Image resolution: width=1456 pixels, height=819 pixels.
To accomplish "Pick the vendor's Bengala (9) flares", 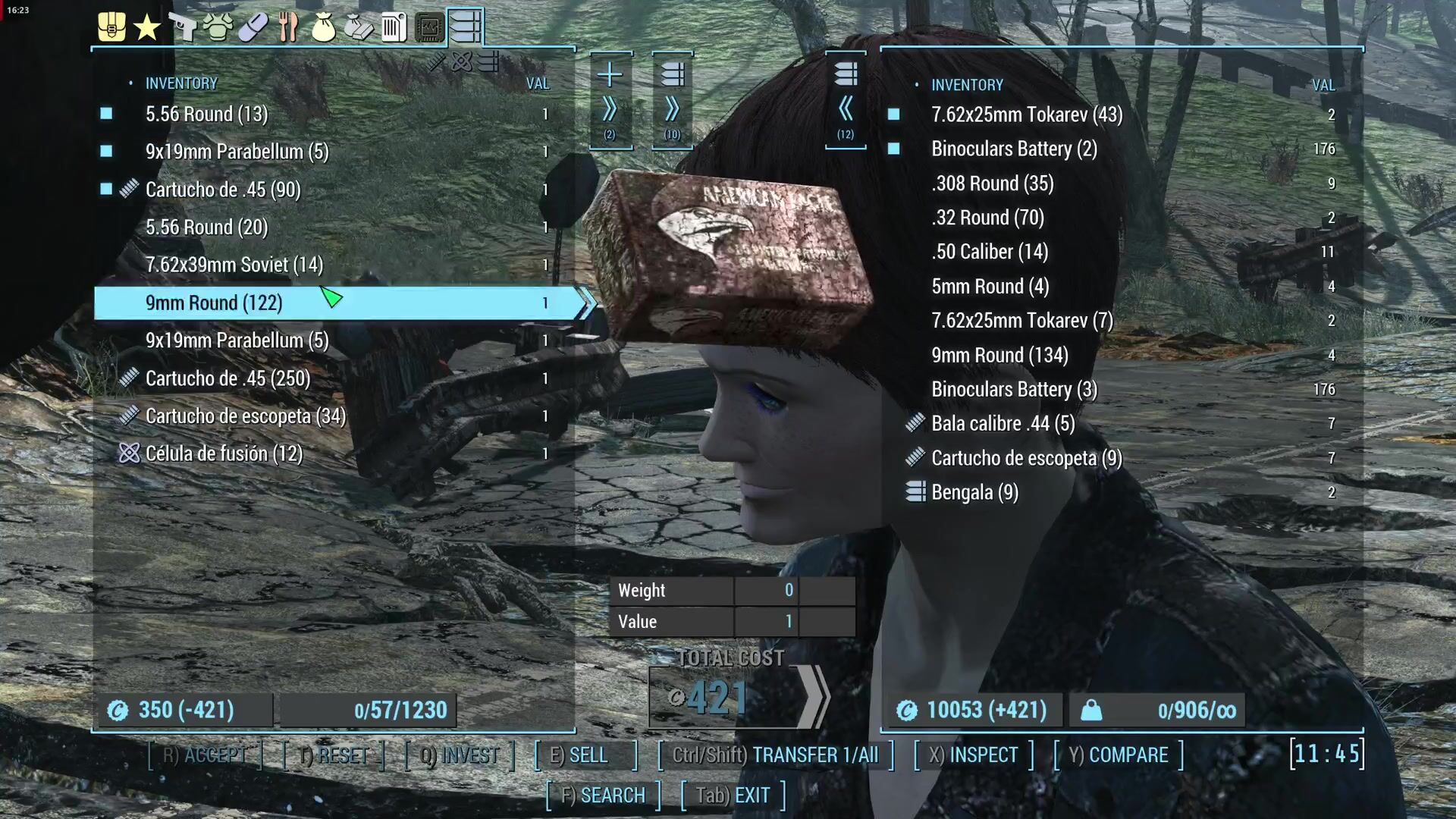I will [974, 493].
